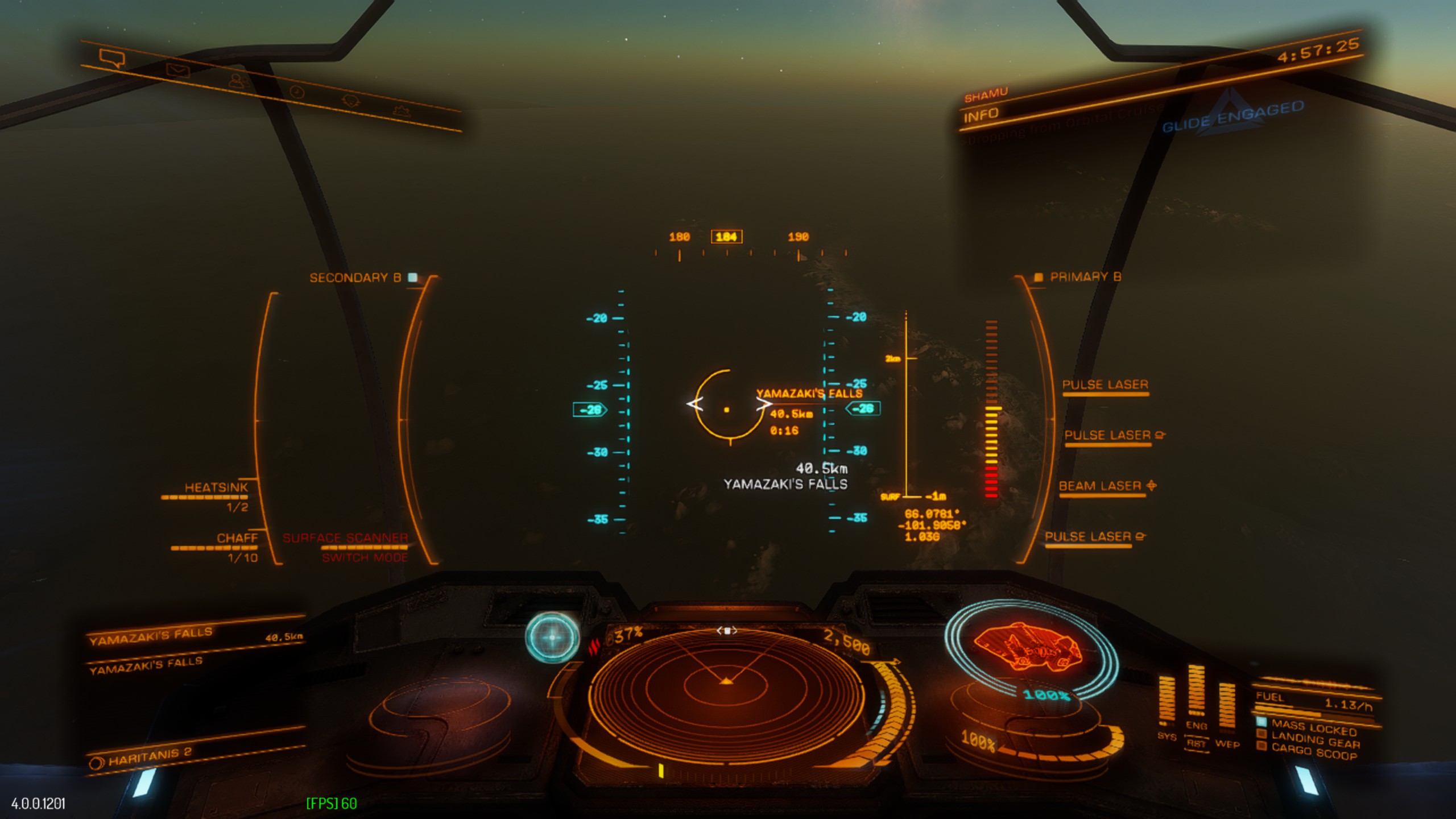Open the chat speech bubble tab
Screen dimensions: 1456x819
point(111,58)
